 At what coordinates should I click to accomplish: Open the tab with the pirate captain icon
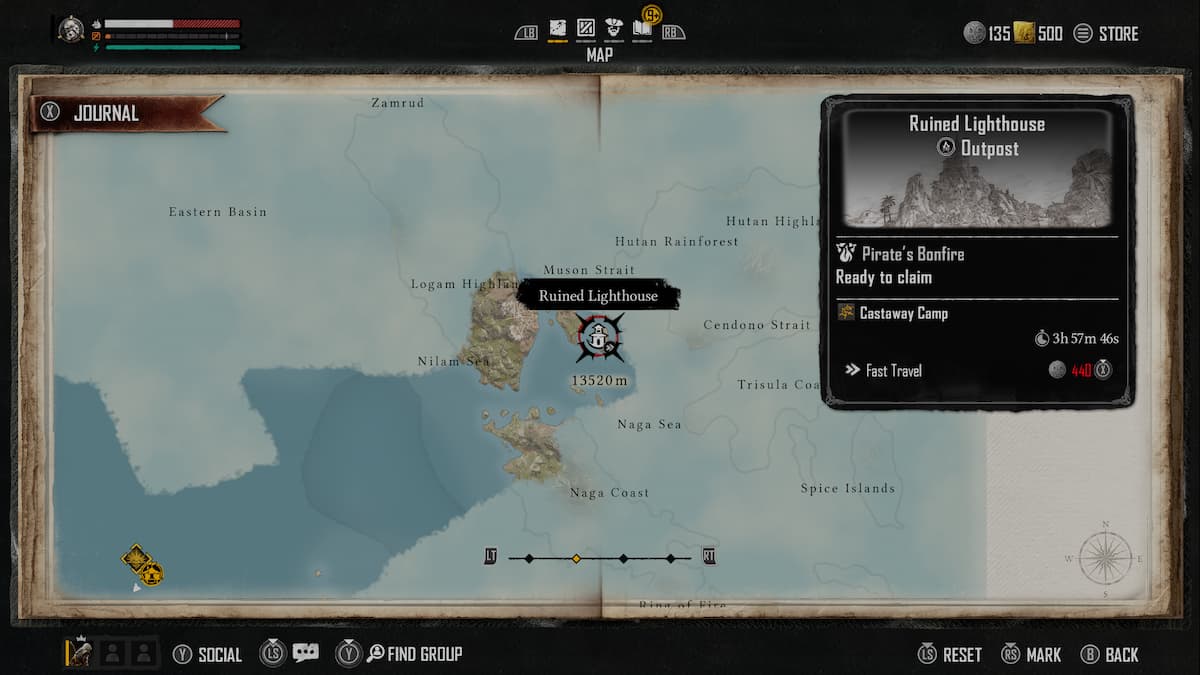(614, 30)
